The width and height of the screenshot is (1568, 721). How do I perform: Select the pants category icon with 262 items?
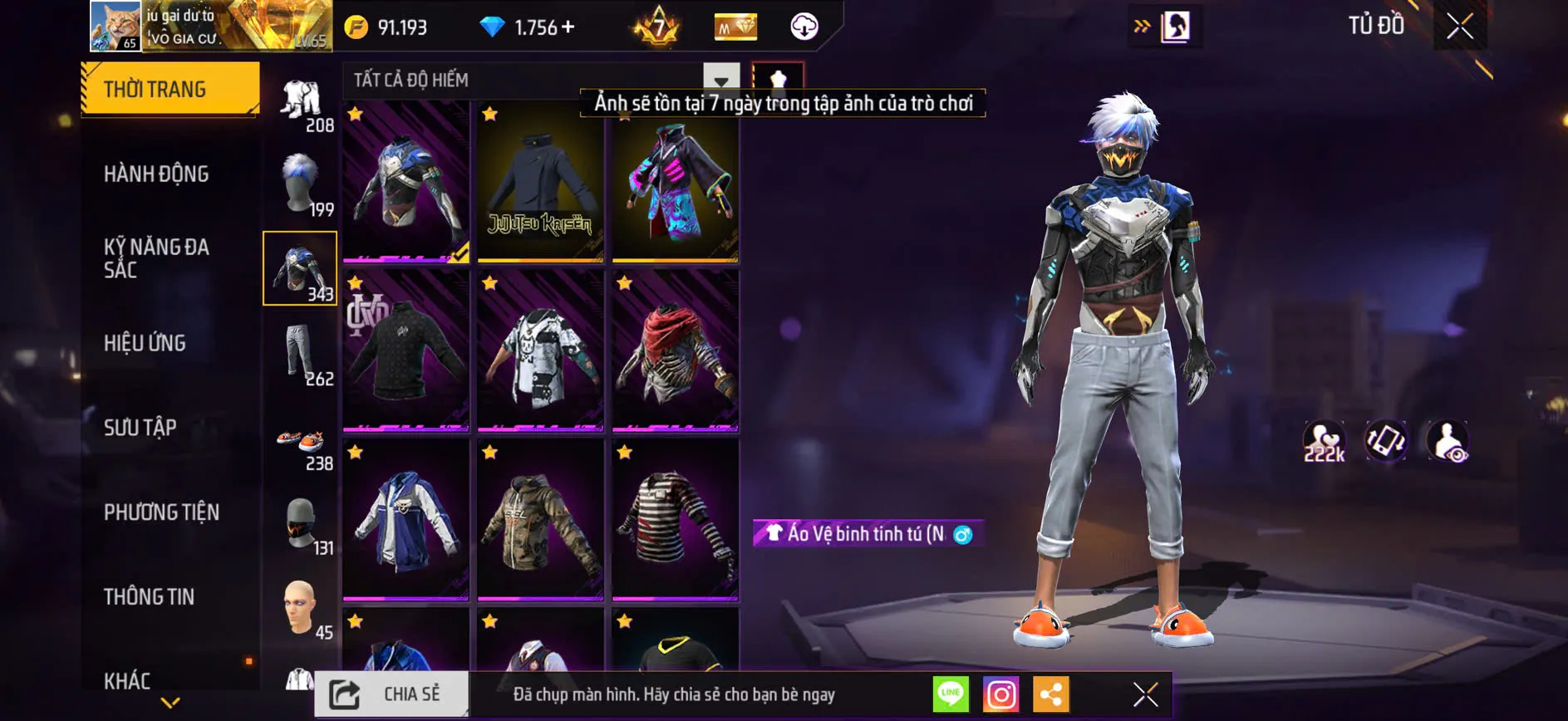point(300,356)
